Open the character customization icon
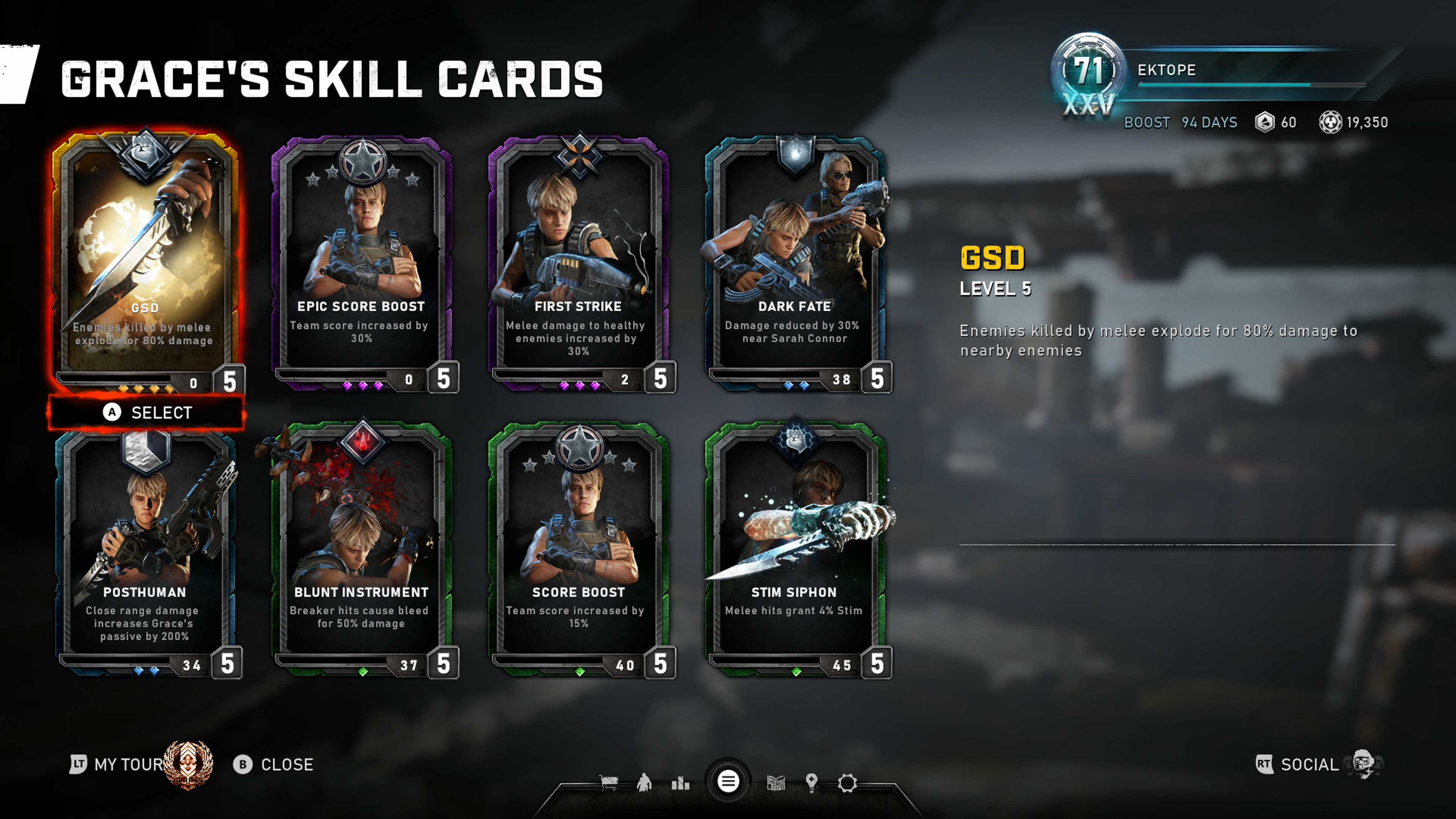The width and height of the screenshot is (1456, 819). coord(644,783)
